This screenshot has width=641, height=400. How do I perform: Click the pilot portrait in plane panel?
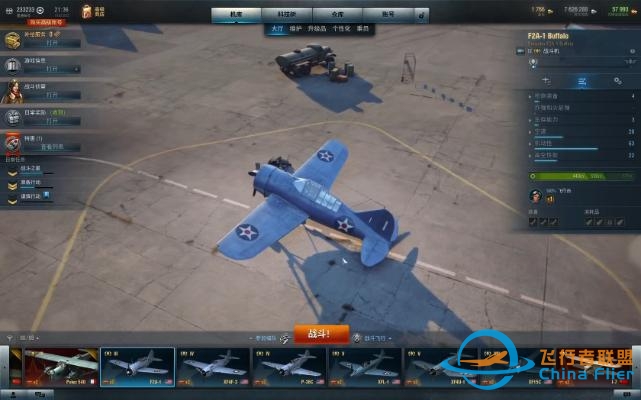pos(536,196)
